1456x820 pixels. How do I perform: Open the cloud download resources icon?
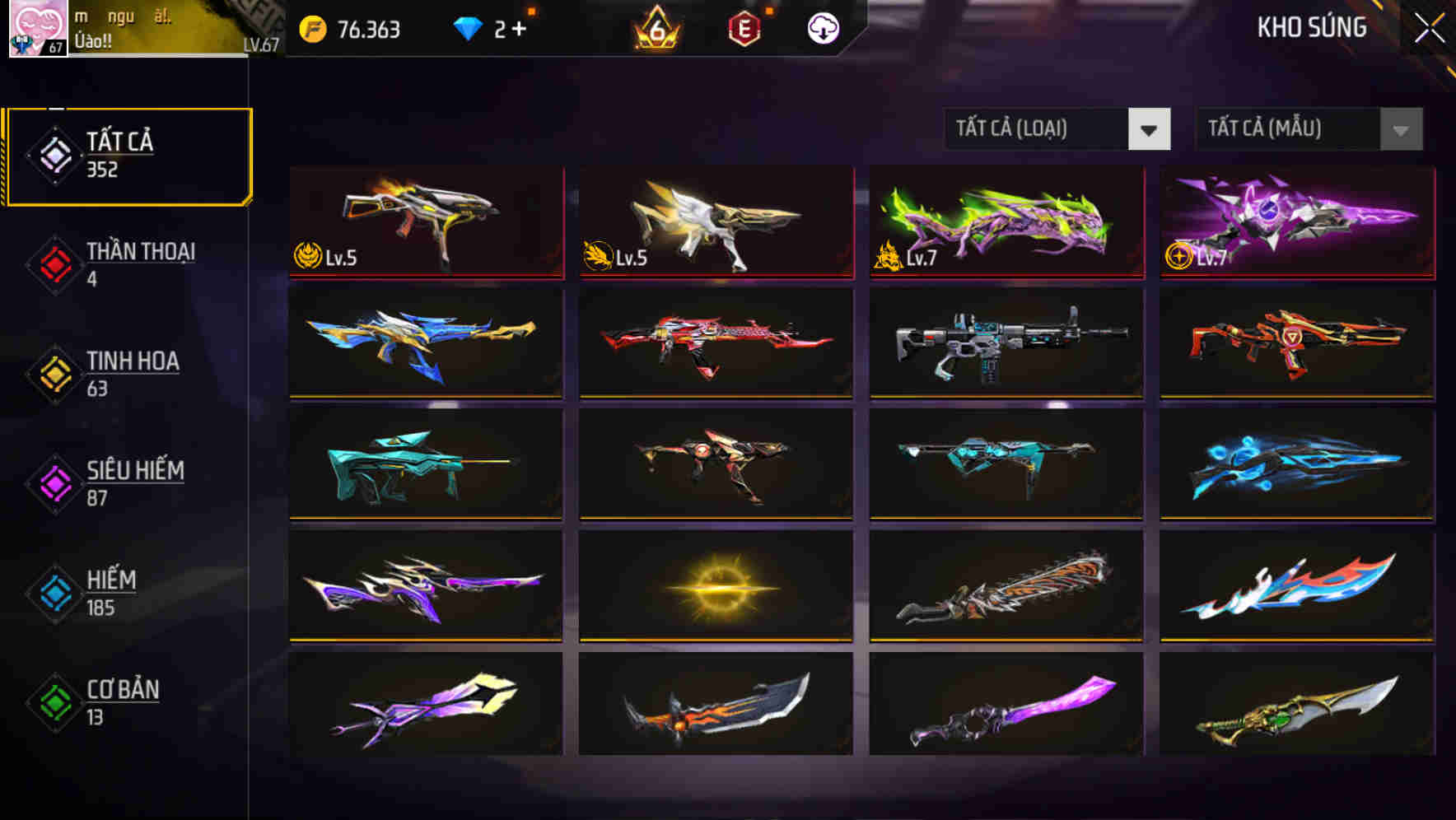tap(824, 27)
